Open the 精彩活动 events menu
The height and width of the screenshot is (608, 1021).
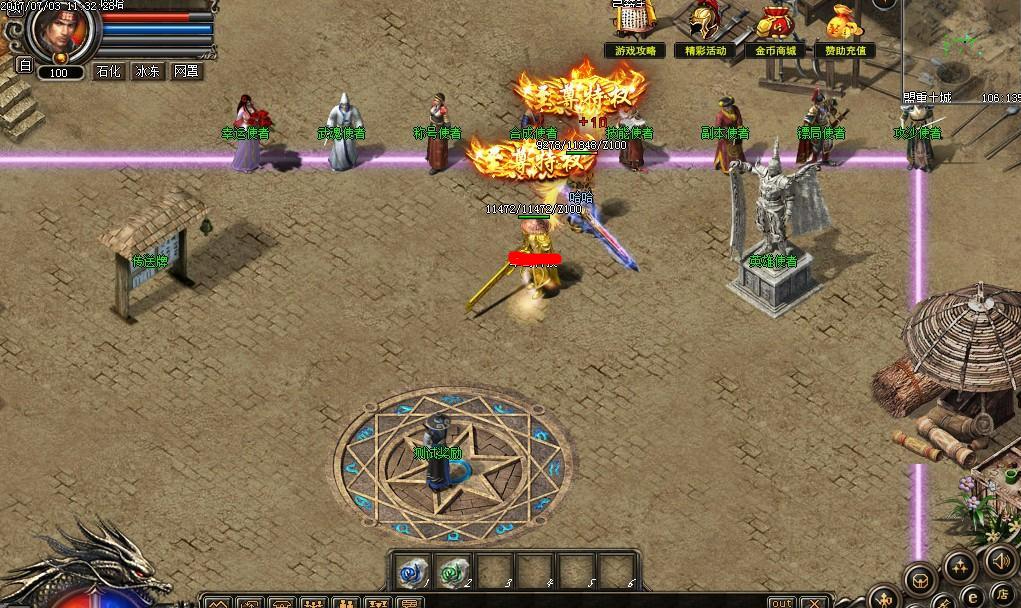[x=706, y=50]
